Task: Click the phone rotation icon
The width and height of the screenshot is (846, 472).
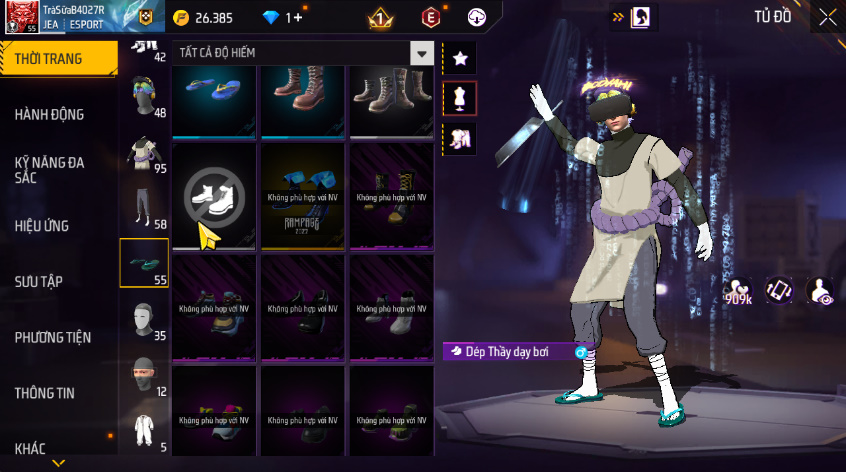Action: 780,291
